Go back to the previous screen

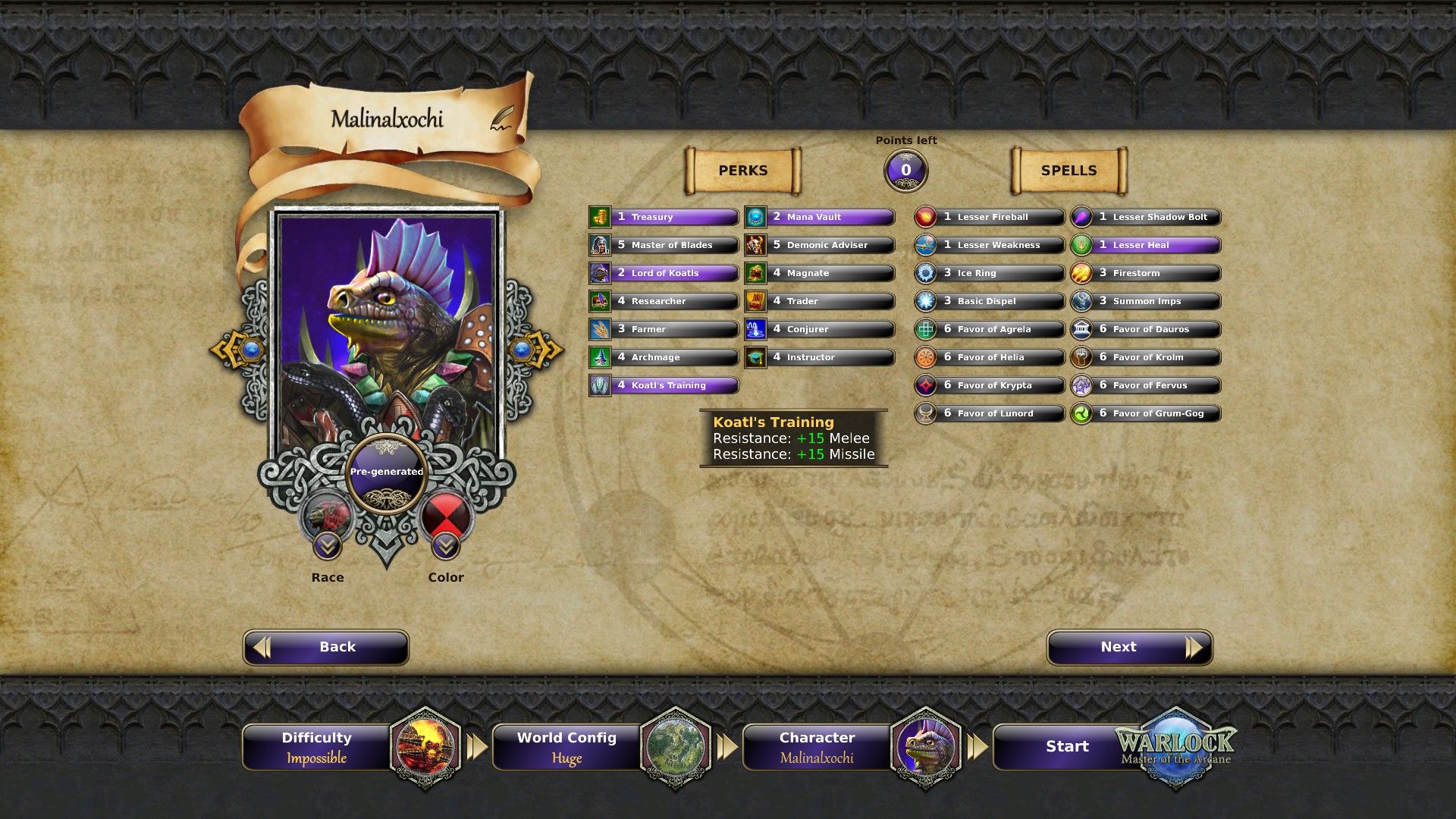(x=326, y=647)
